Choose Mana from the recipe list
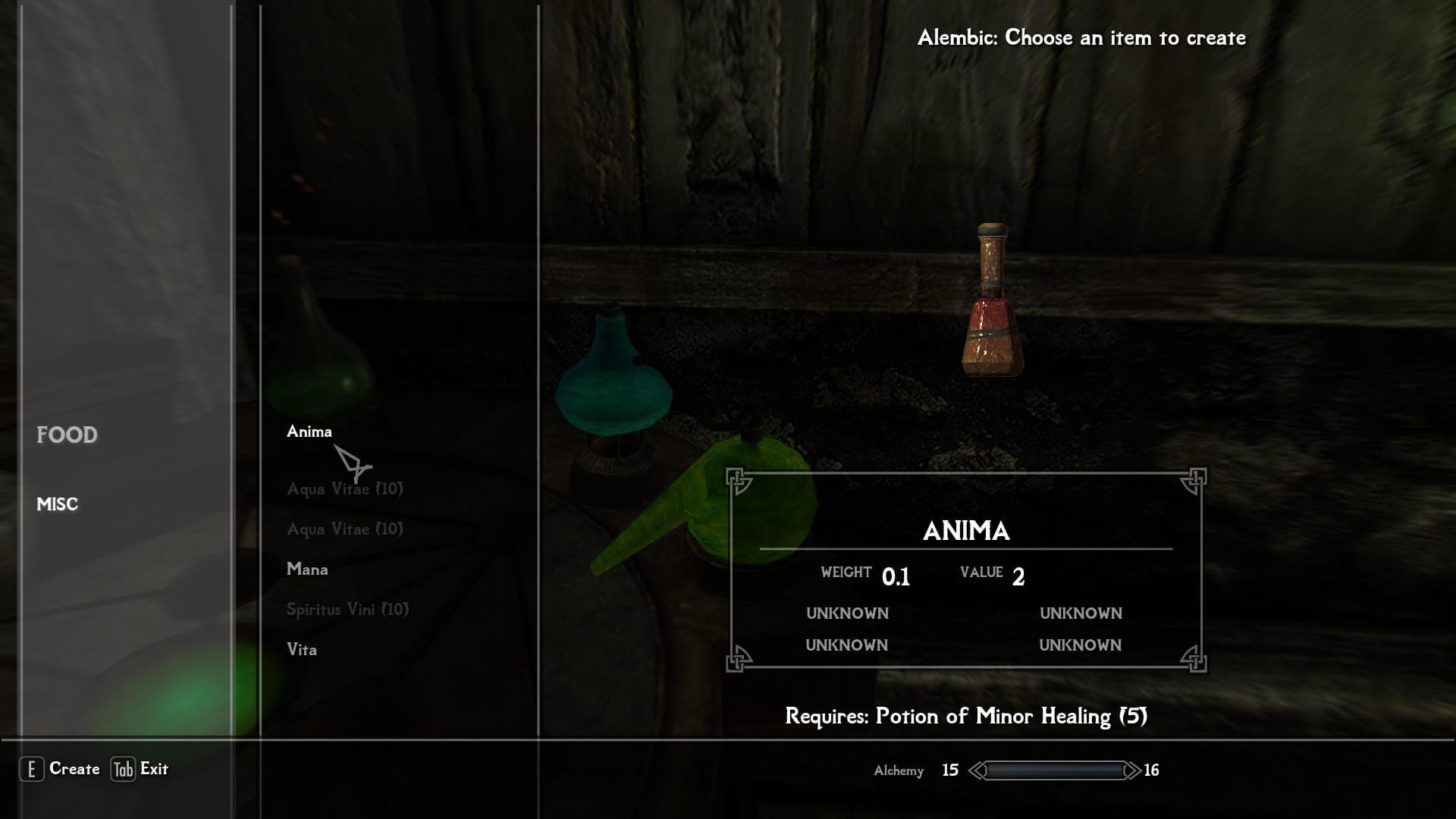Viewport: 1456px width, 819px height. pos(307,570)
